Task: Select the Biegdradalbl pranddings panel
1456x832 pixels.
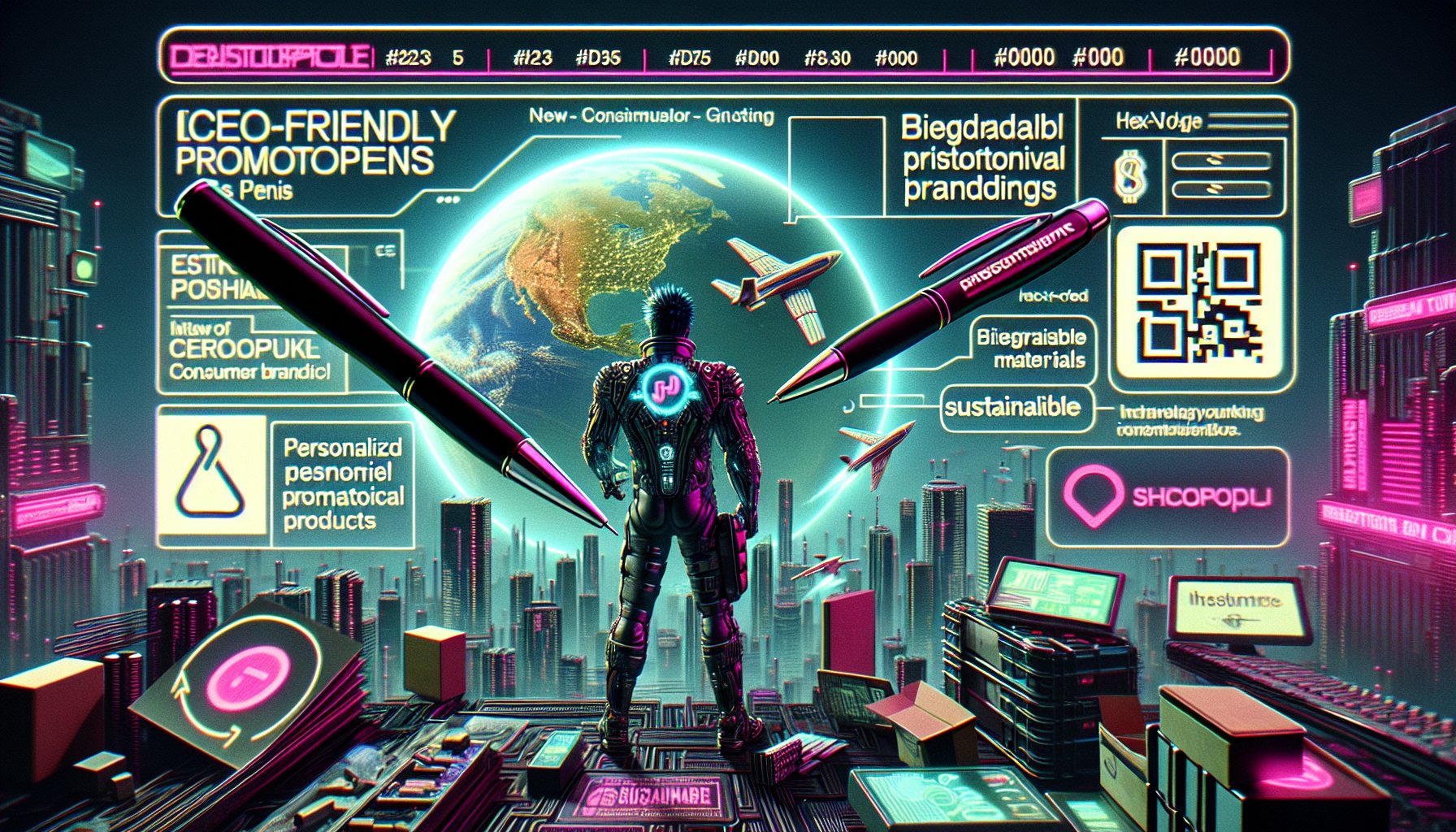Action: [x=981, y=158]
